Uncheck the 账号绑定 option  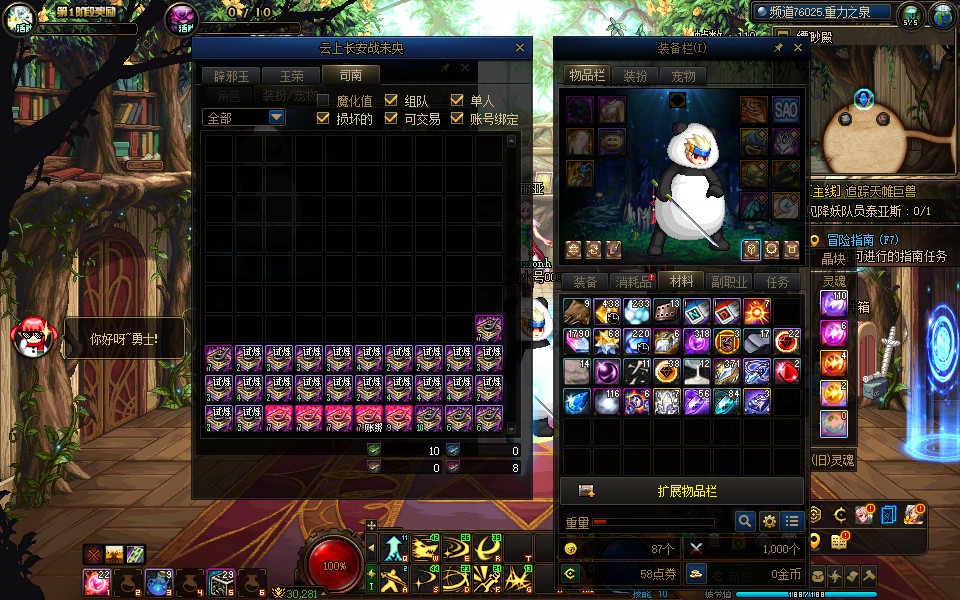(458, 118)
